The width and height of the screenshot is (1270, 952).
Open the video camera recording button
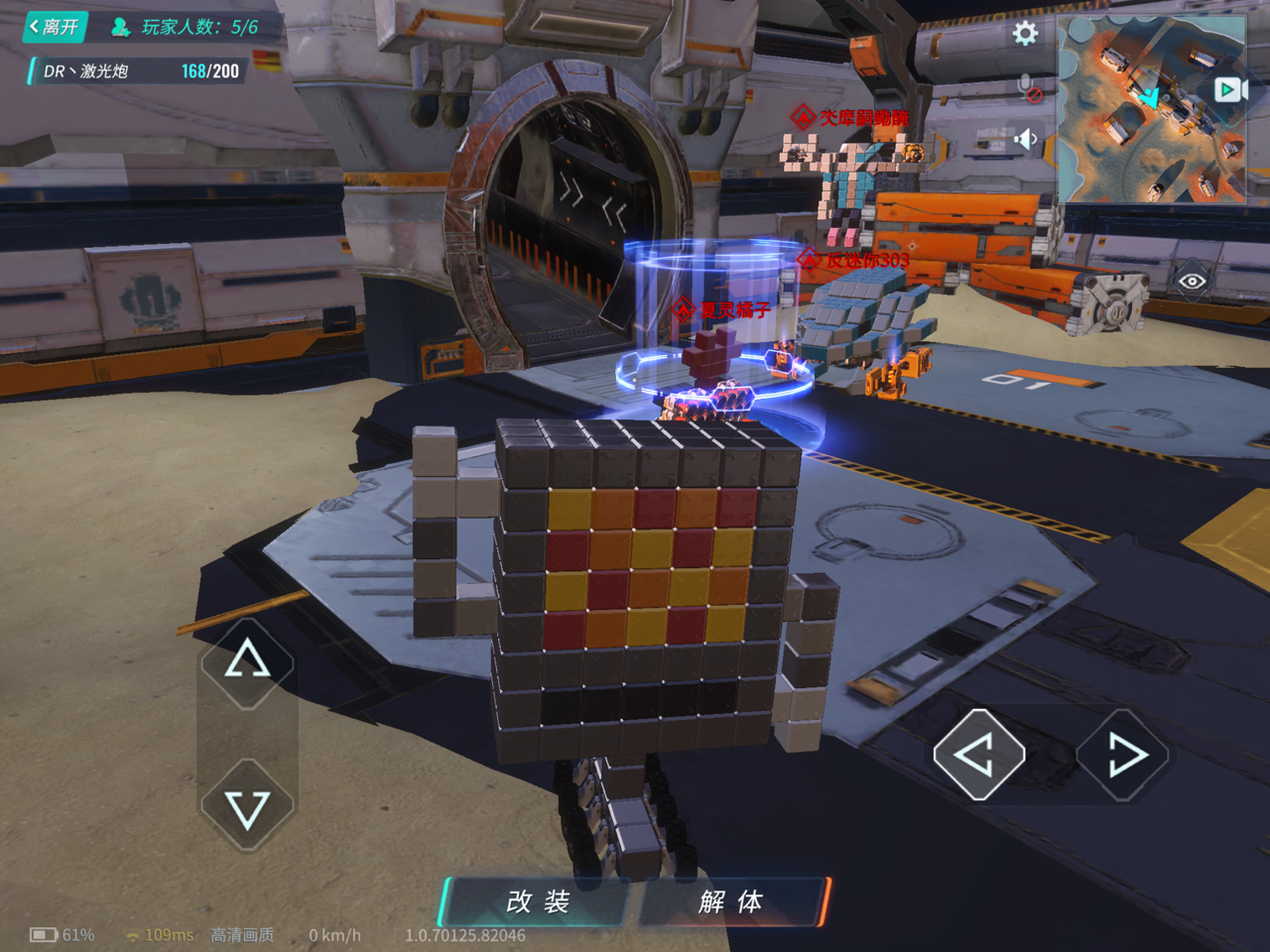(x=1229, y=90)
